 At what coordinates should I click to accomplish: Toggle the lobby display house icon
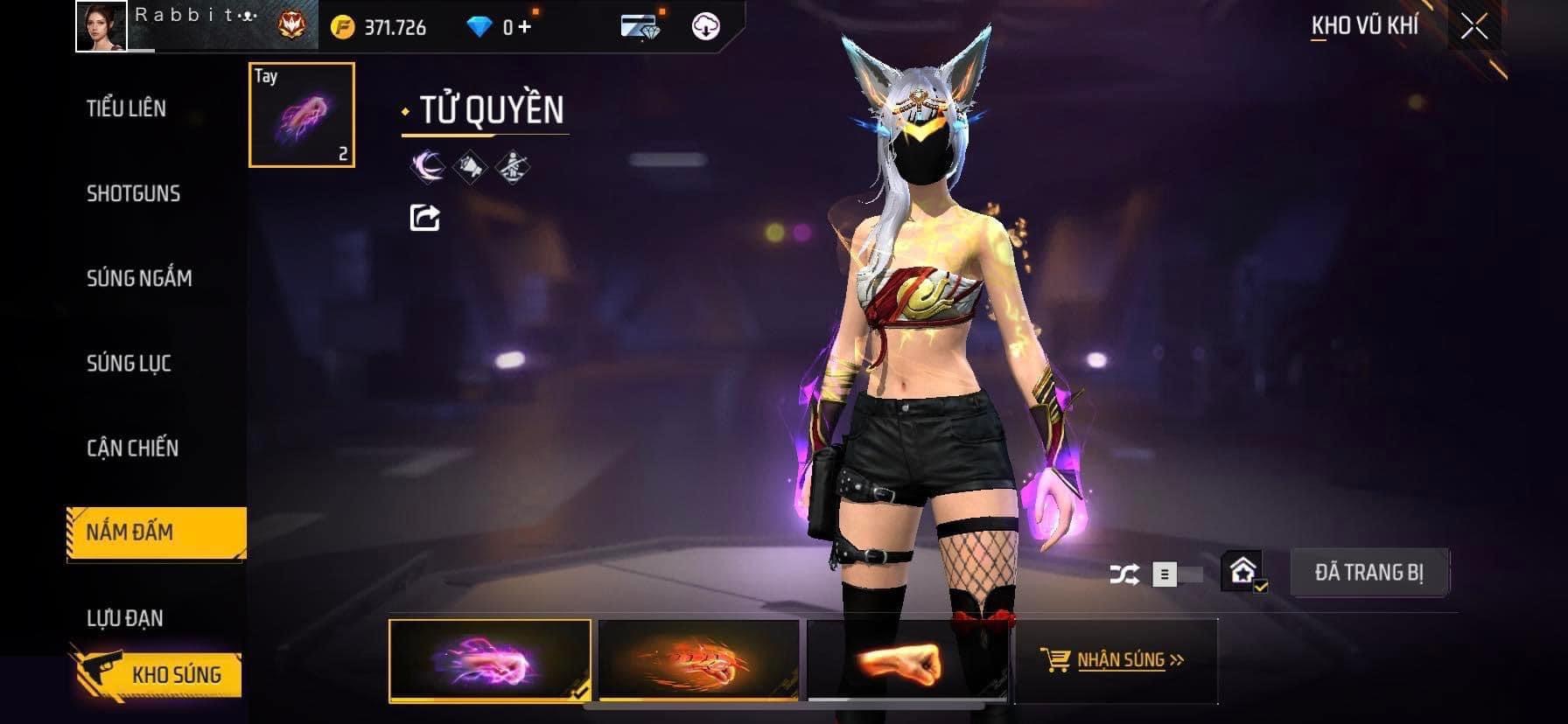point(1243,571)
